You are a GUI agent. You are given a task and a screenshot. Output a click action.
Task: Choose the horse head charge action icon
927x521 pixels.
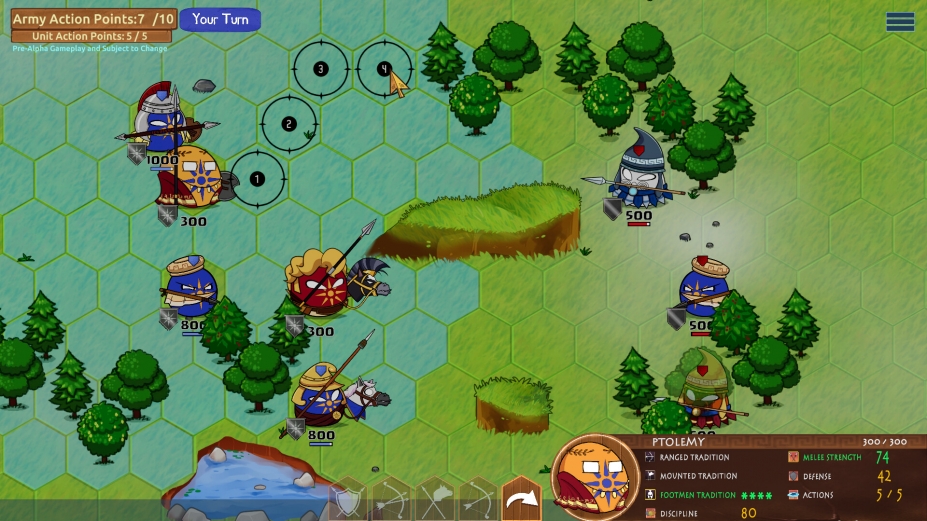[x=435, y=500]
